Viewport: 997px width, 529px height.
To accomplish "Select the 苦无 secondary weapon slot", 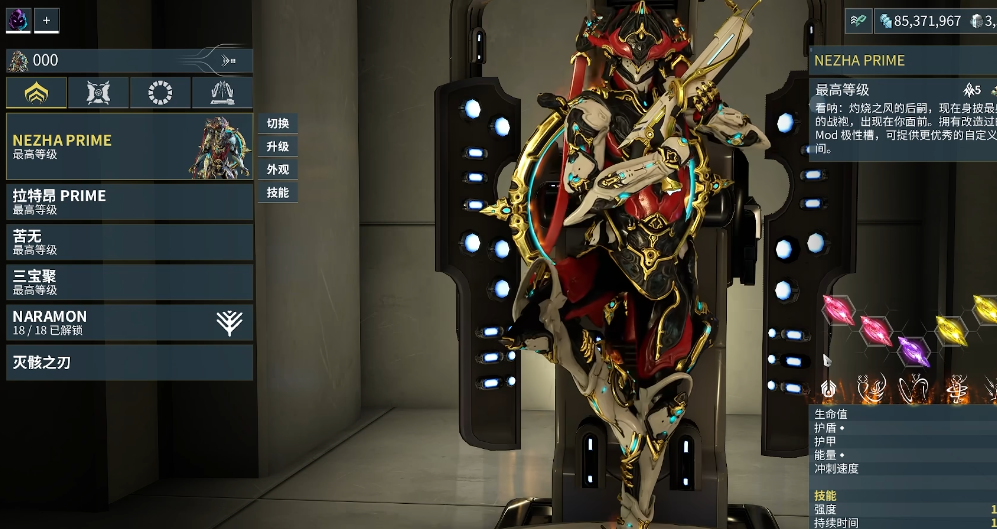I will 129,242.
